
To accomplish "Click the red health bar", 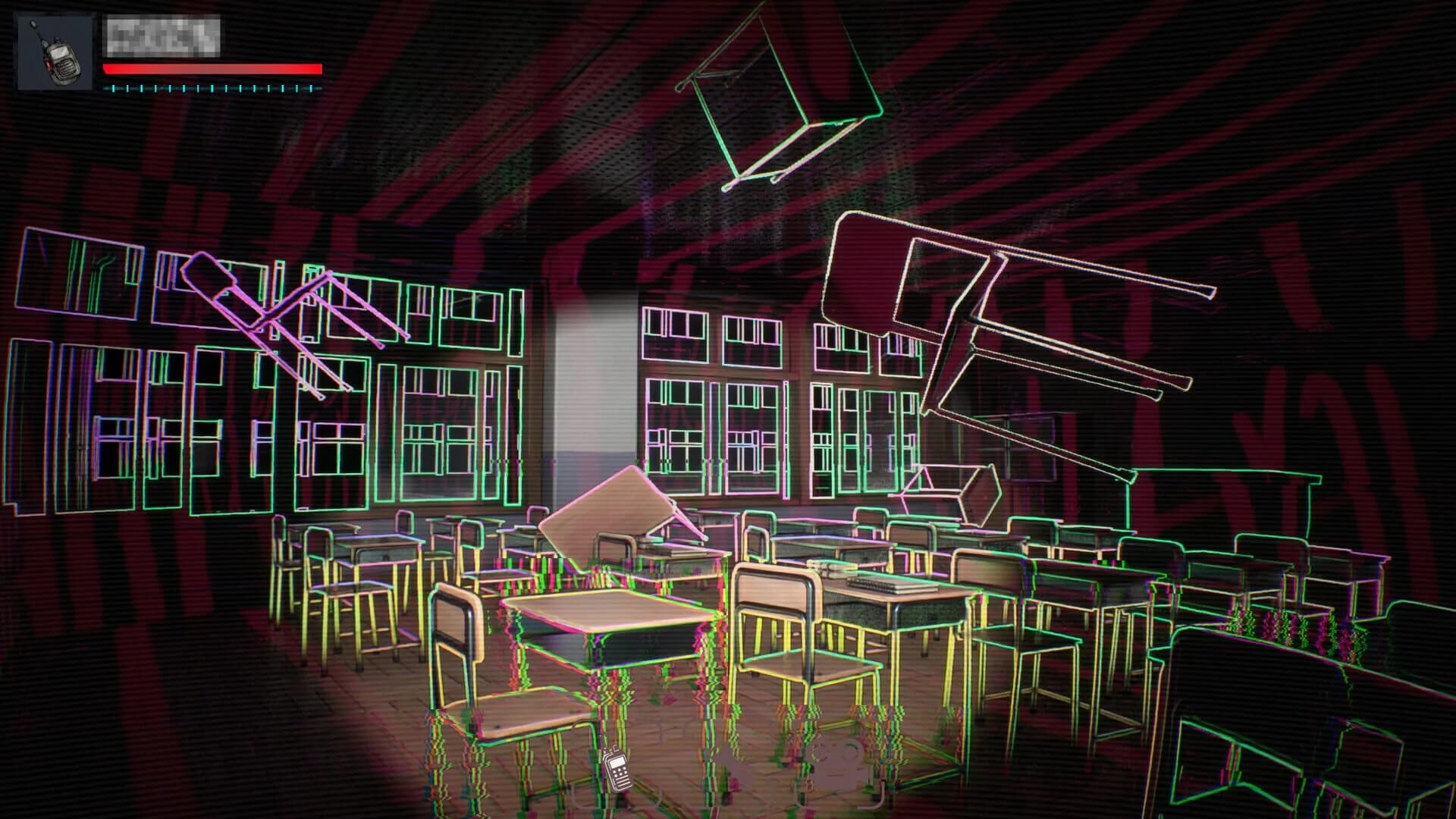I will 212,68.
